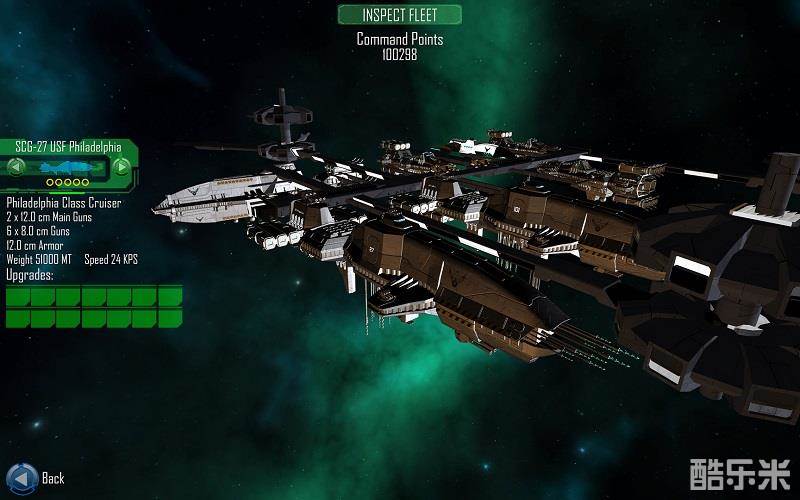Viewport: 800px width, 500px height.
Task: Click the Inspect Fleet header button
Action: (400, 15)
